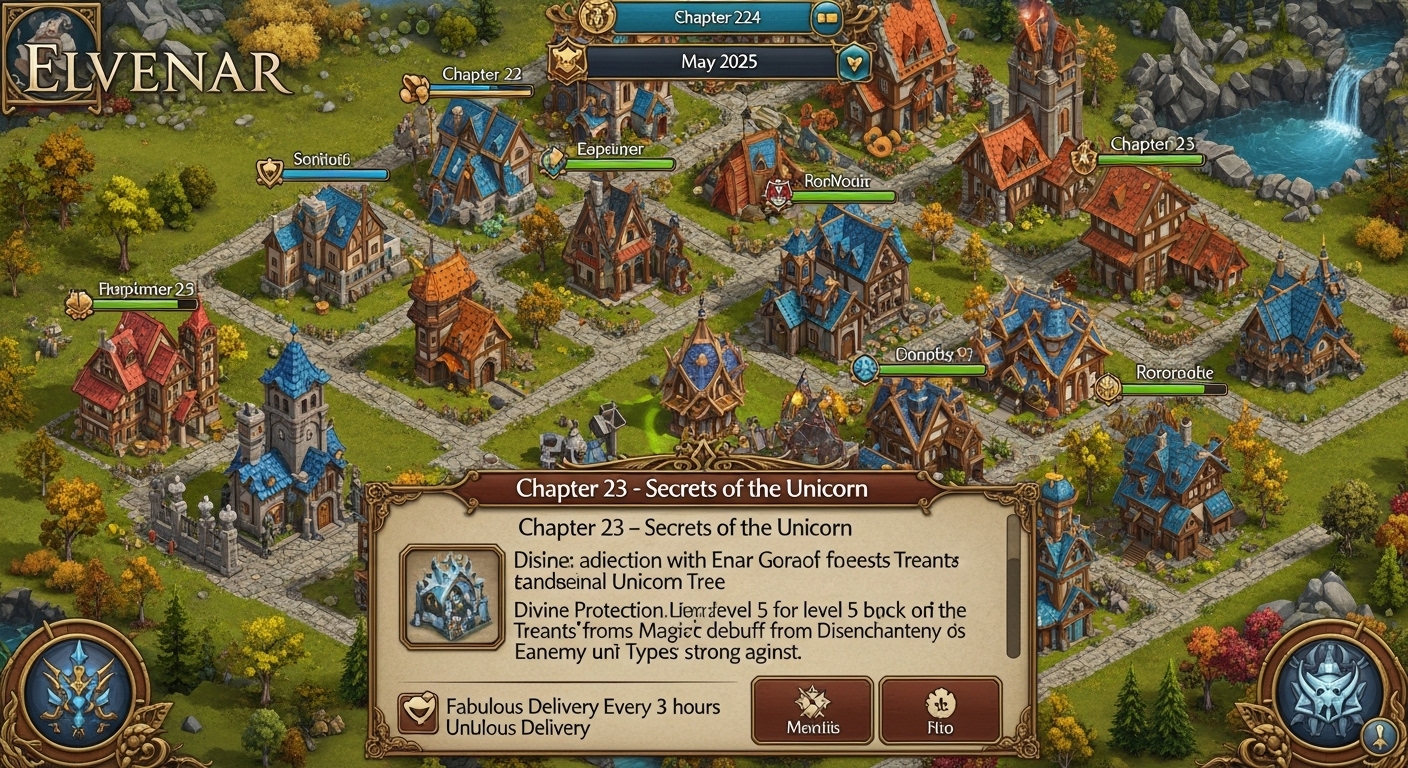Click the blue hexagon icon beside Oonpbs bar

(863, 369)
